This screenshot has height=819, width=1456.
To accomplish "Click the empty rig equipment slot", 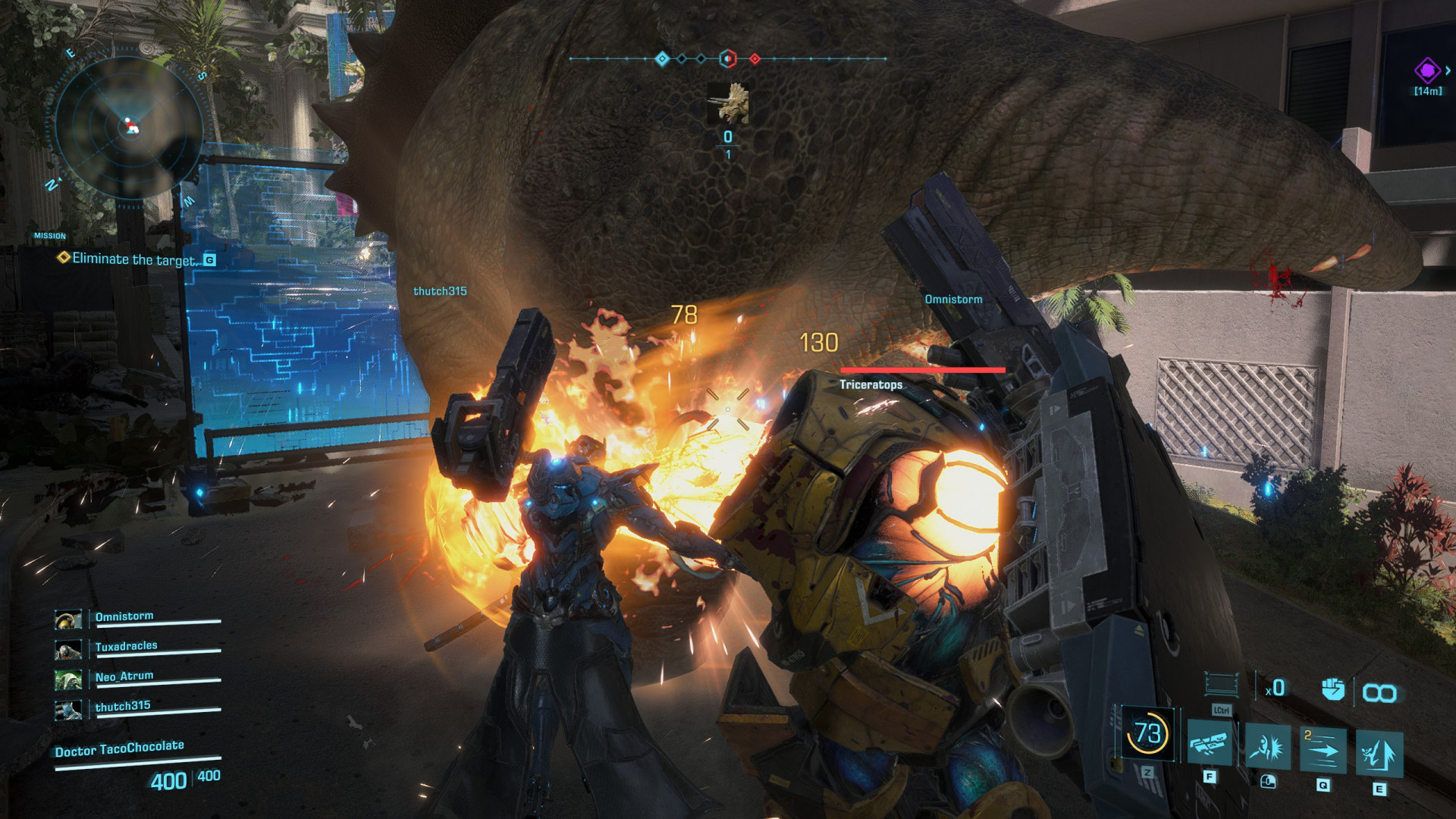I will click(1222, 684).
